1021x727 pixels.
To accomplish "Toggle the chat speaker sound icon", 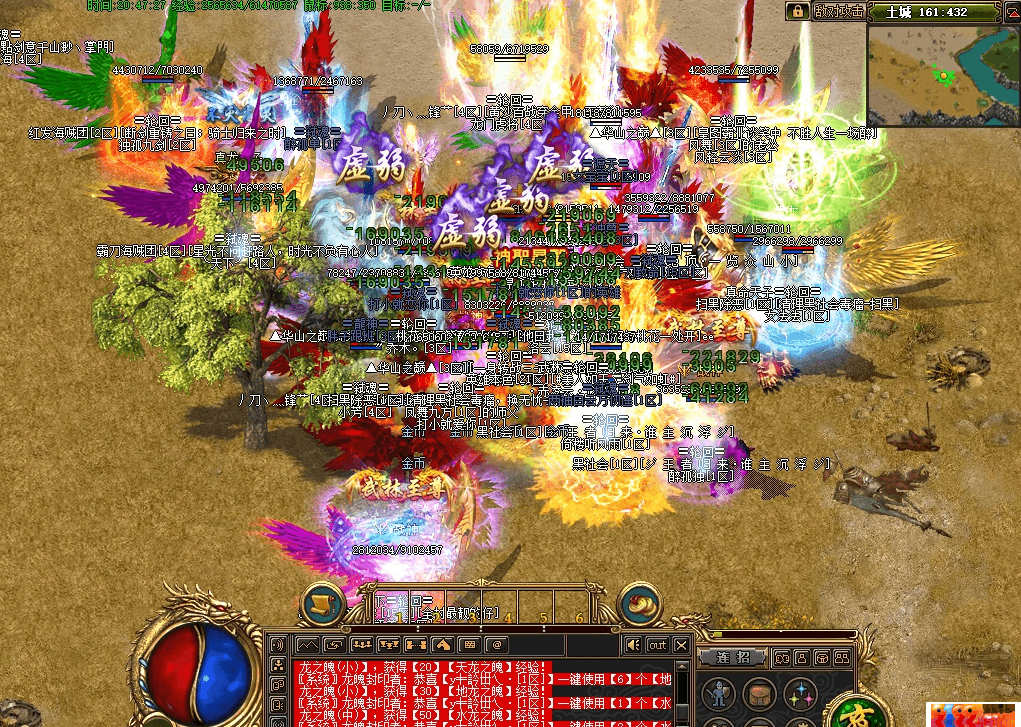I will coord(632,645).
